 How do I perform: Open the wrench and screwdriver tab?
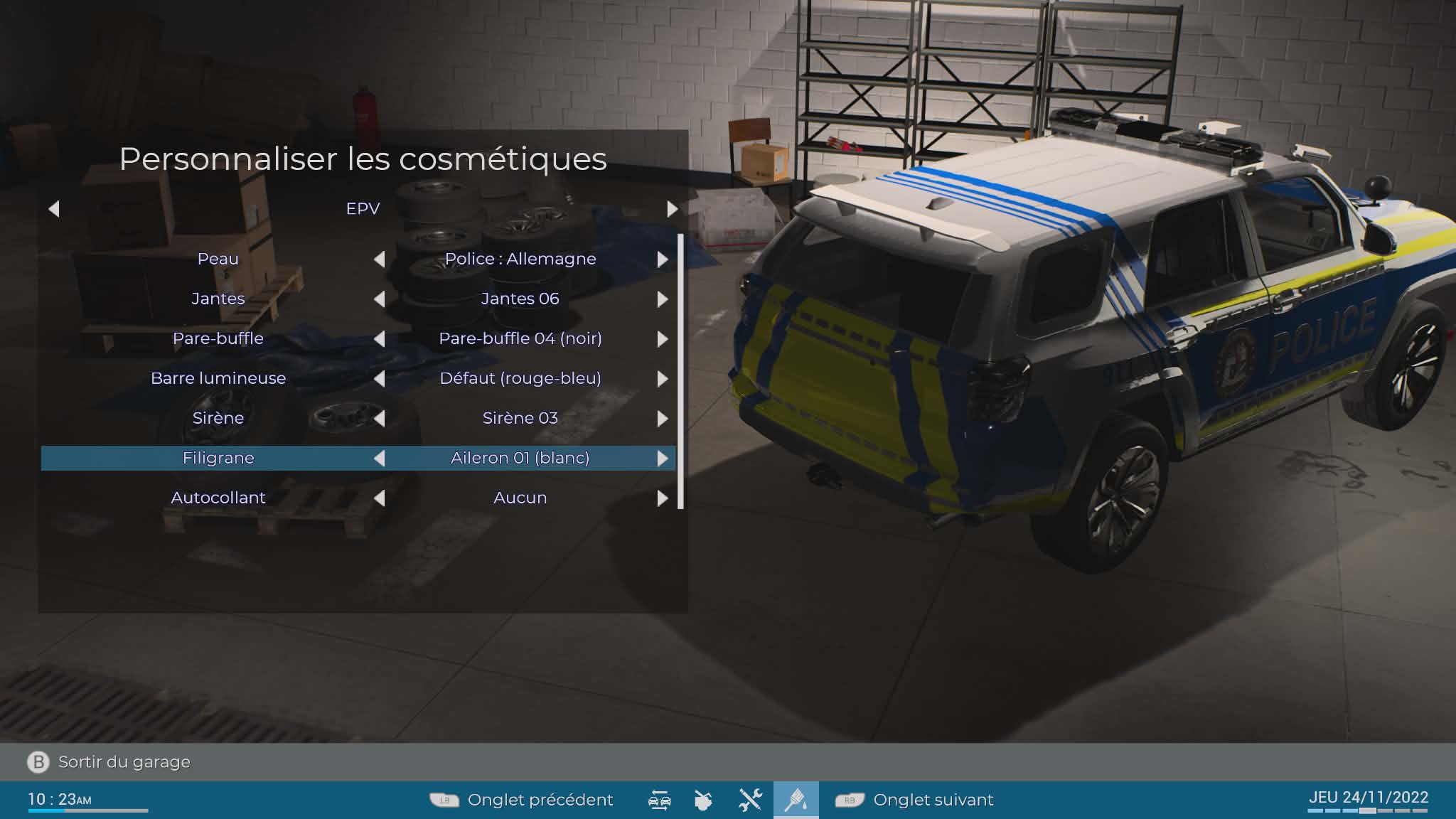coord(750,801)
